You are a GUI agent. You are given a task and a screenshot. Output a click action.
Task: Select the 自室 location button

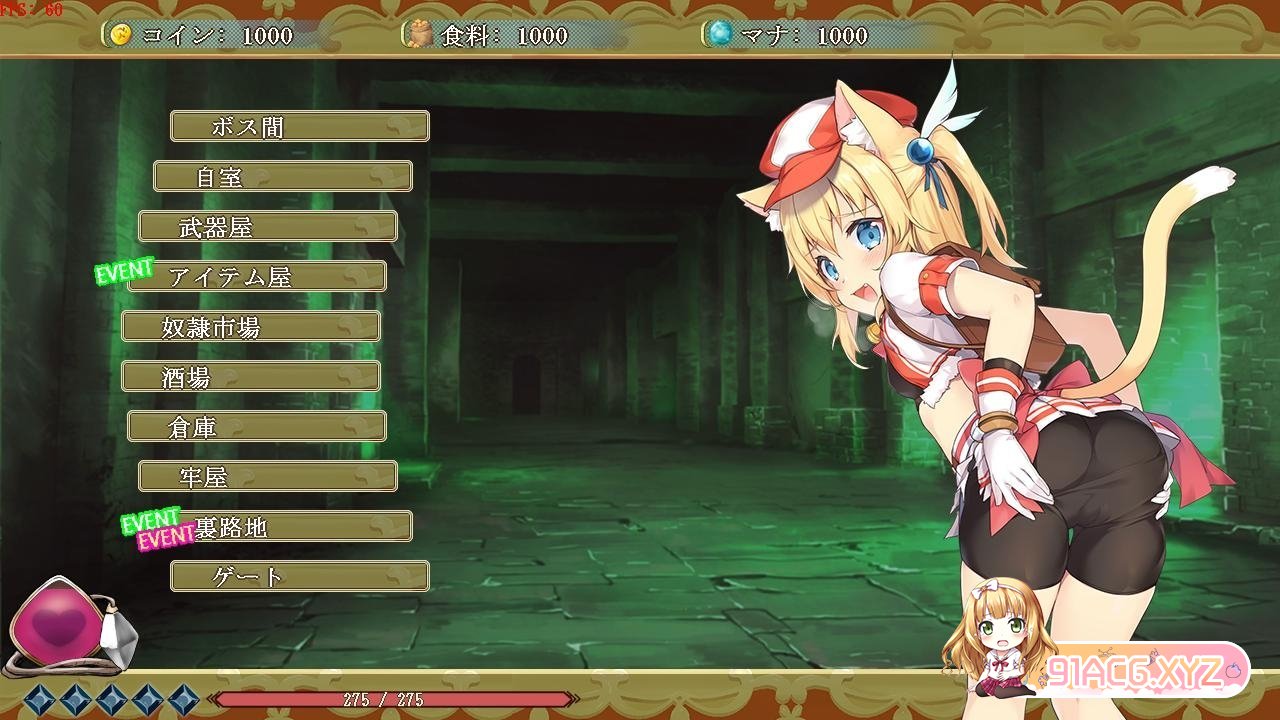tap(282, 176)
